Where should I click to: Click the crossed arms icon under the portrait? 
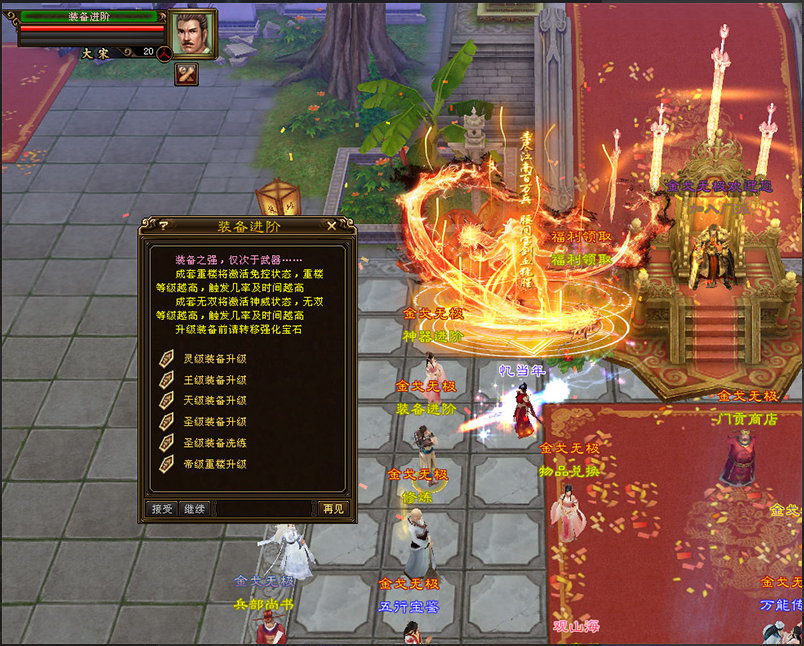[186, 73]
